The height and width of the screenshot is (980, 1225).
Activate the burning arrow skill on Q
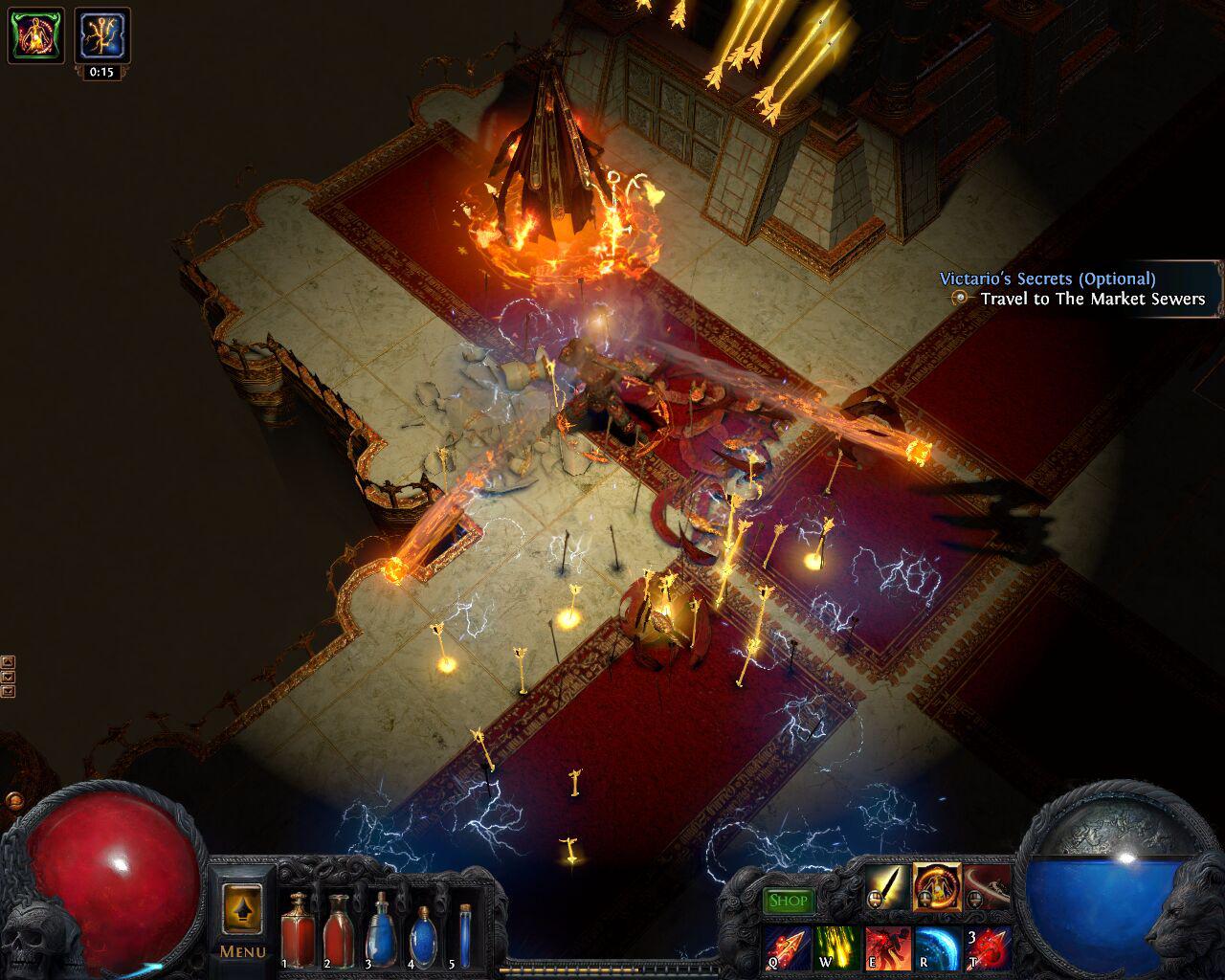point(789,947)
